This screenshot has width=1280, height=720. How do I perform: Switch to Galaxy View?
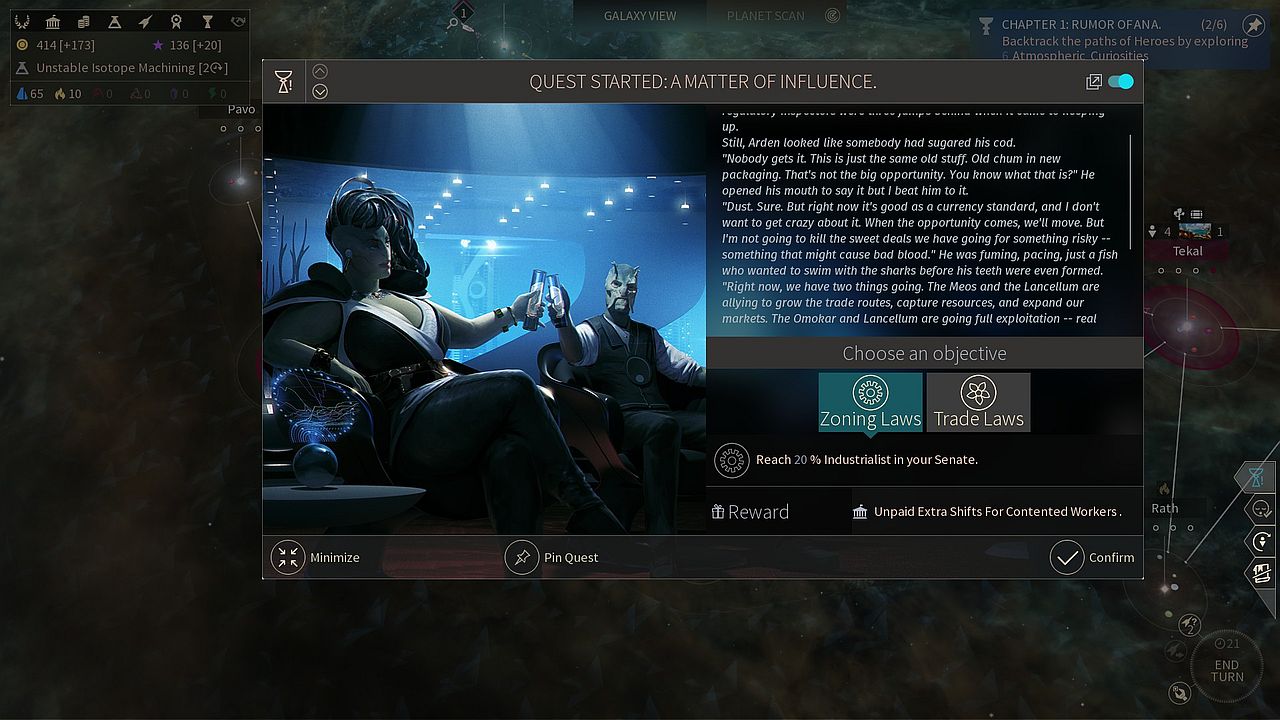[640, 16]
